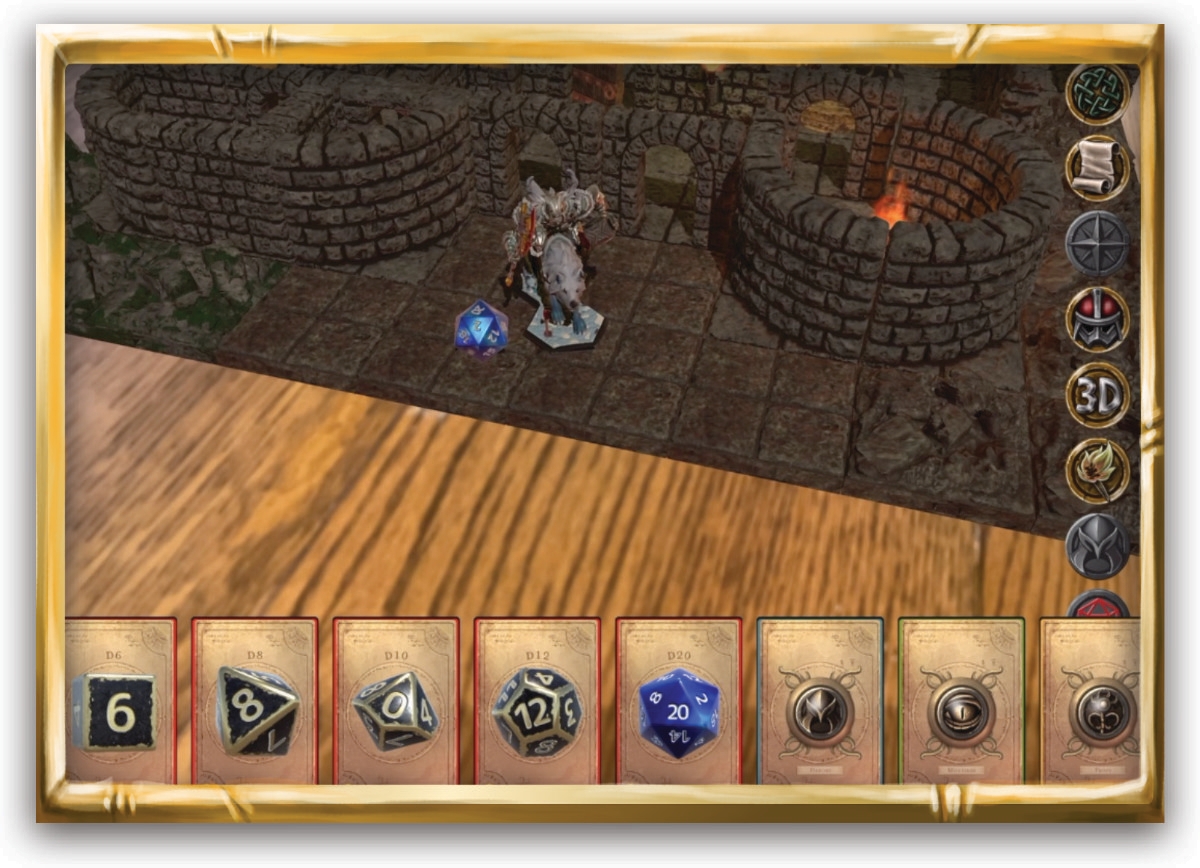This screenshot has width=1200, height=868.
Task: Toggle the 3D view button
Action: (x=1097, y=395)
